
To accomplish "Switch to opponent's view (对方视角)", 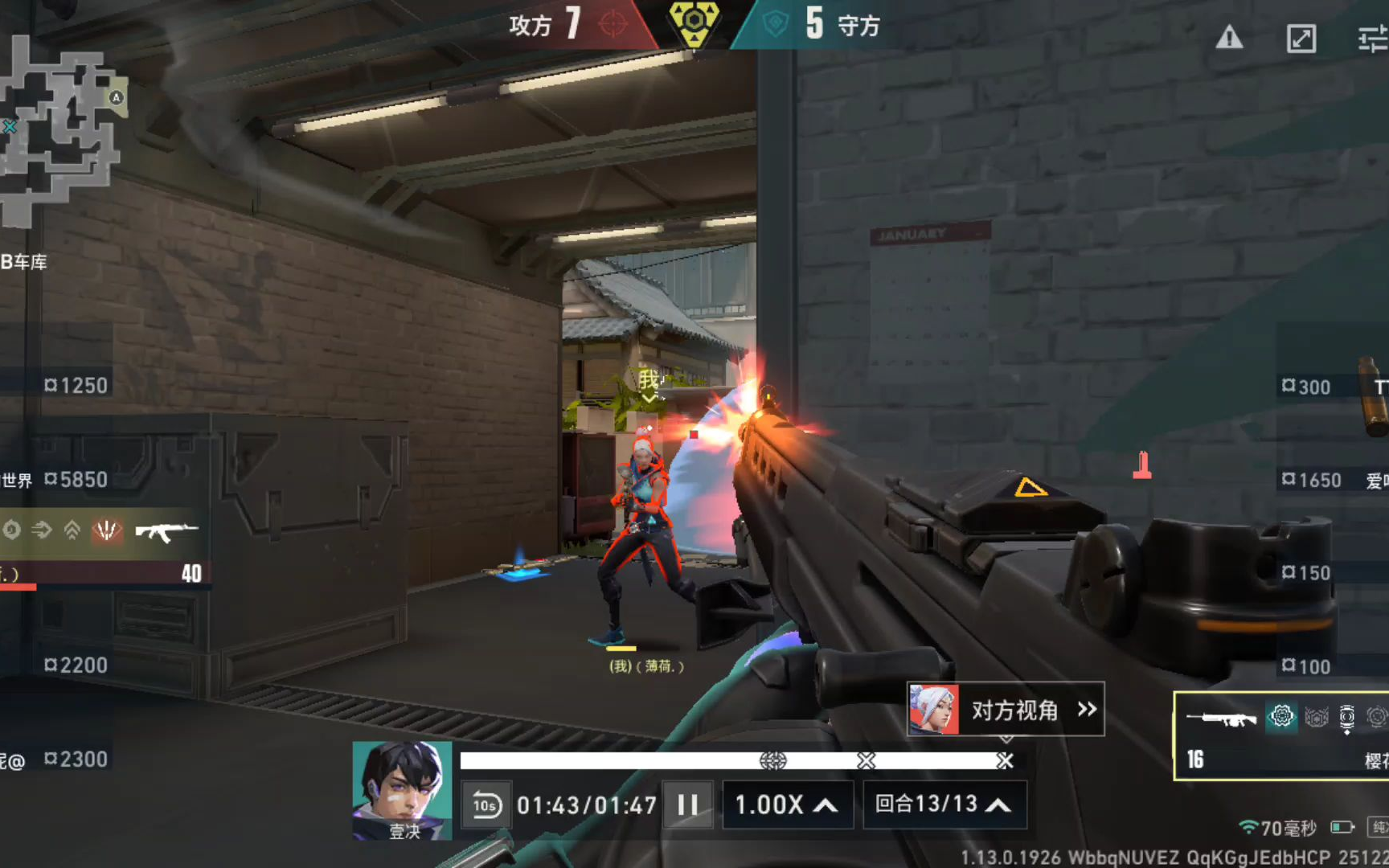I will click(1006, 710).
